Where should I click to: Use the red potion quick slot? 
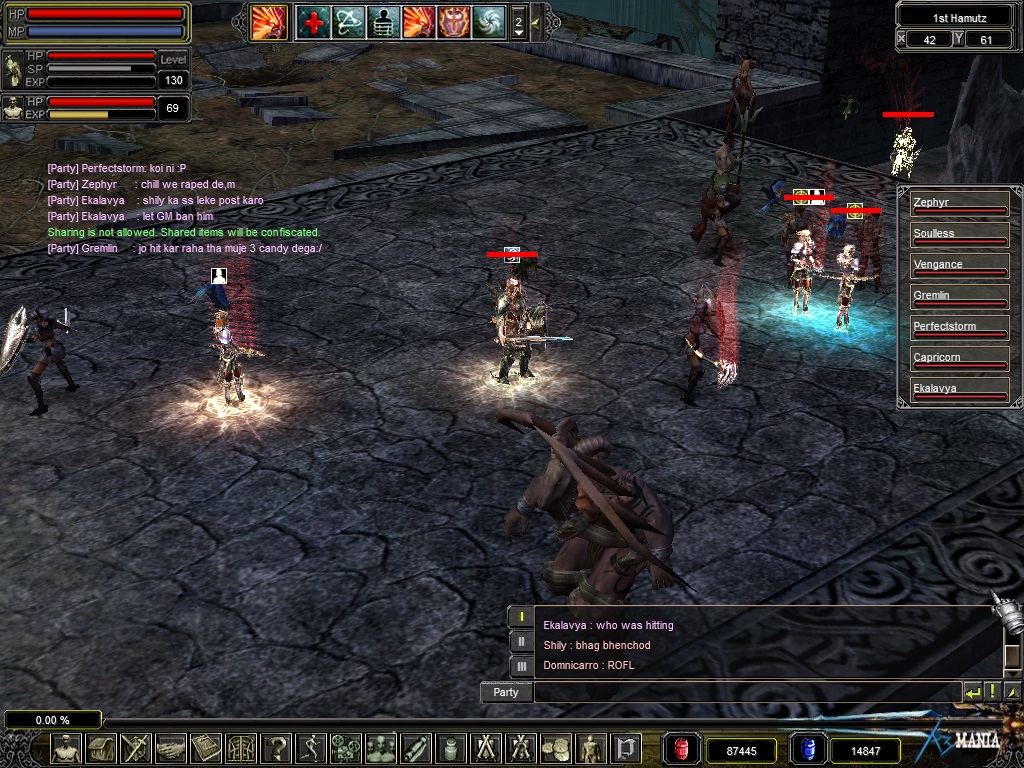[x=683, y=750]
